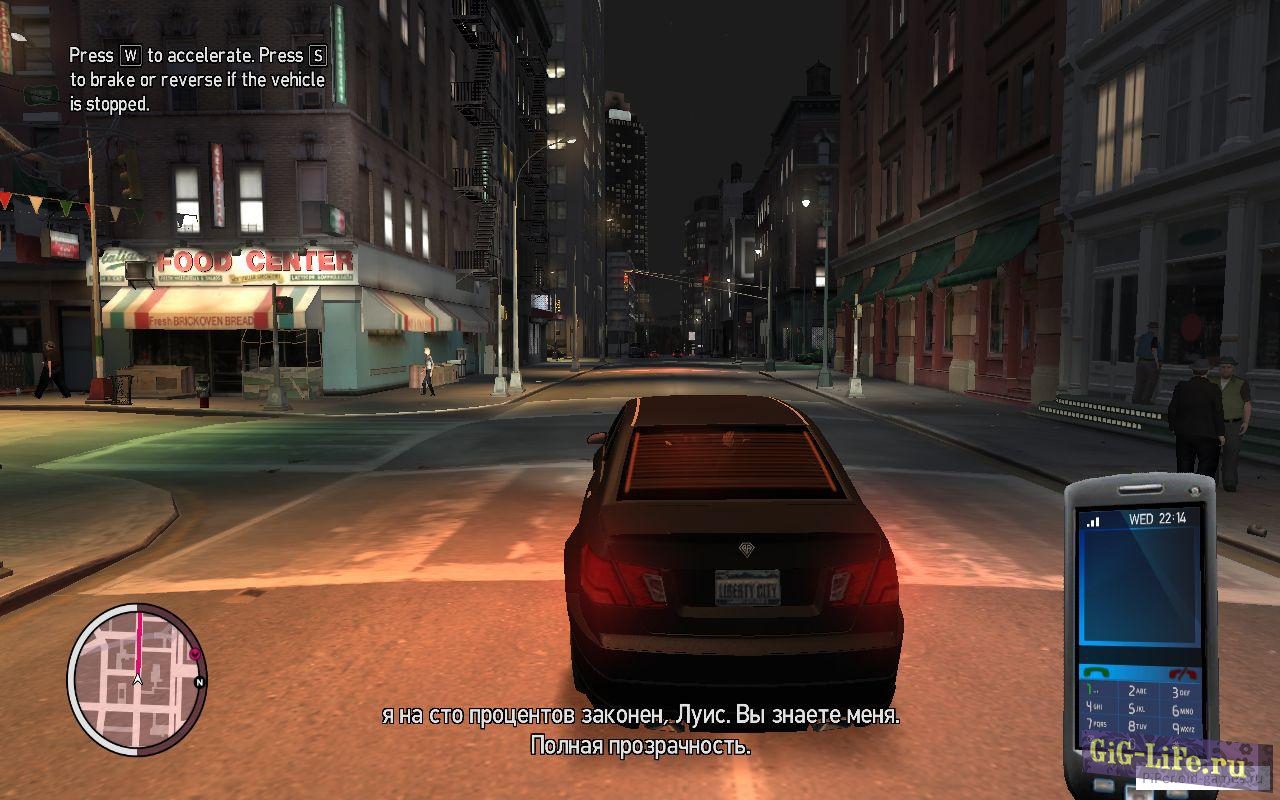
Task: Dial the 2 ABC phone key
Action: point(1138,692)
